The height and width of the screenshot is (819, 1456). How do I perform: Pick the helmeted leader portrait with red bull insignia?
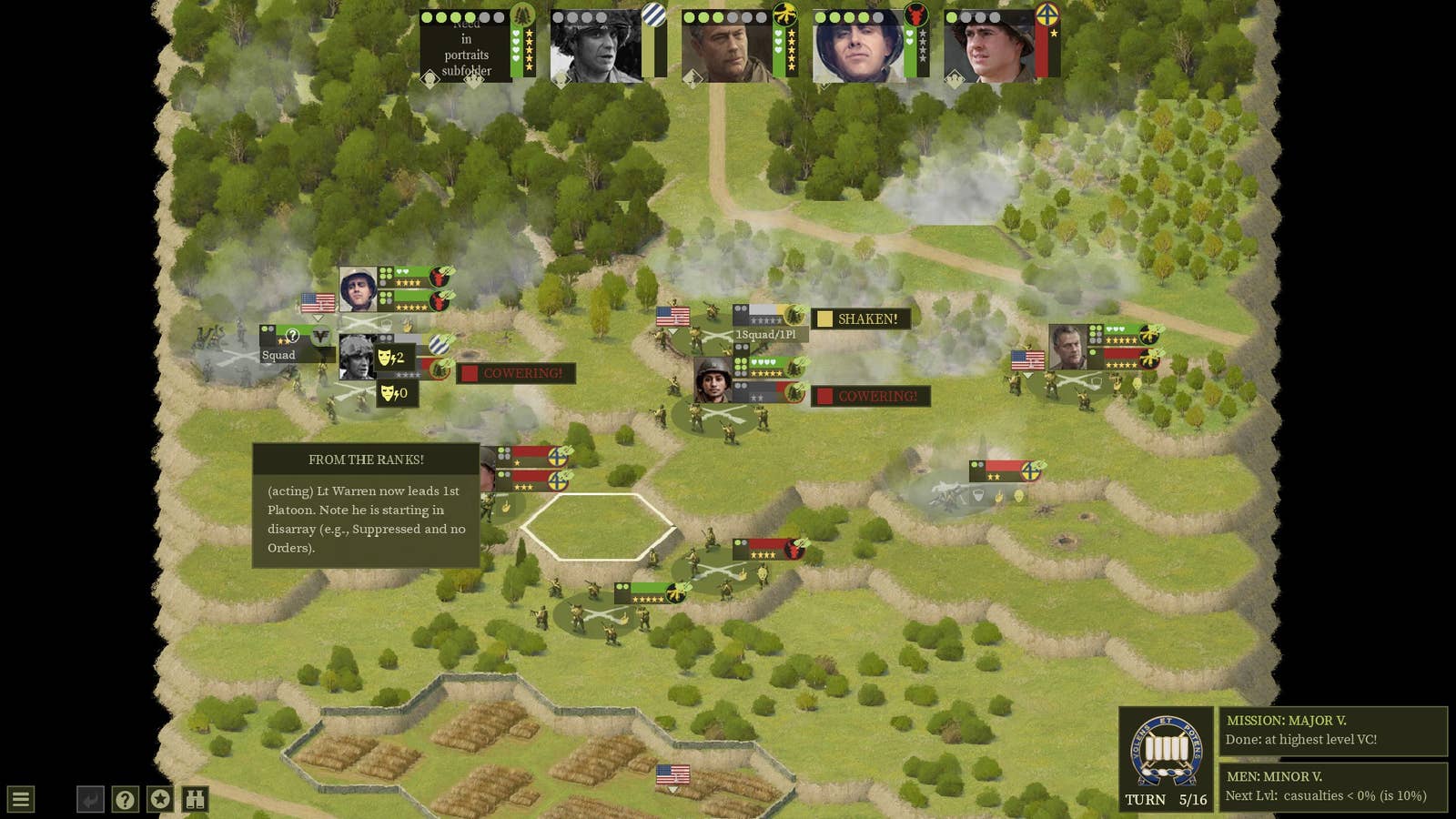[x=859, y=47]
